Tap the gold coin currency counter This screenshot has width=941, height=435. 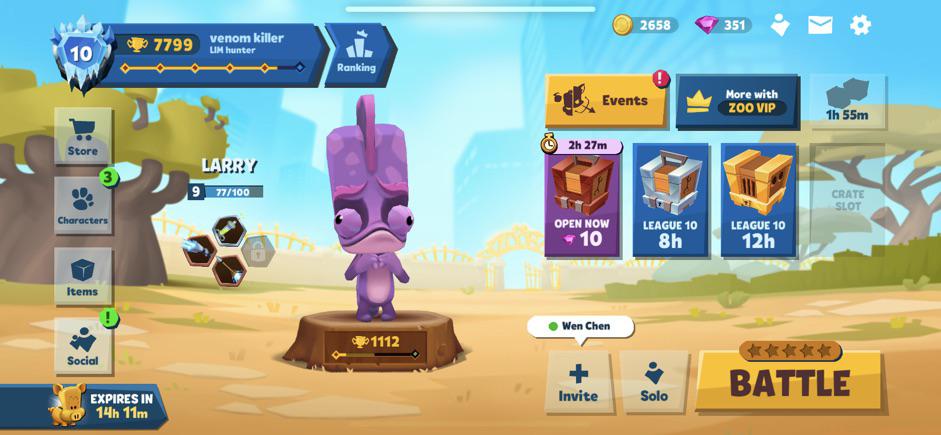pyautogui.click(x=645, y=25)
